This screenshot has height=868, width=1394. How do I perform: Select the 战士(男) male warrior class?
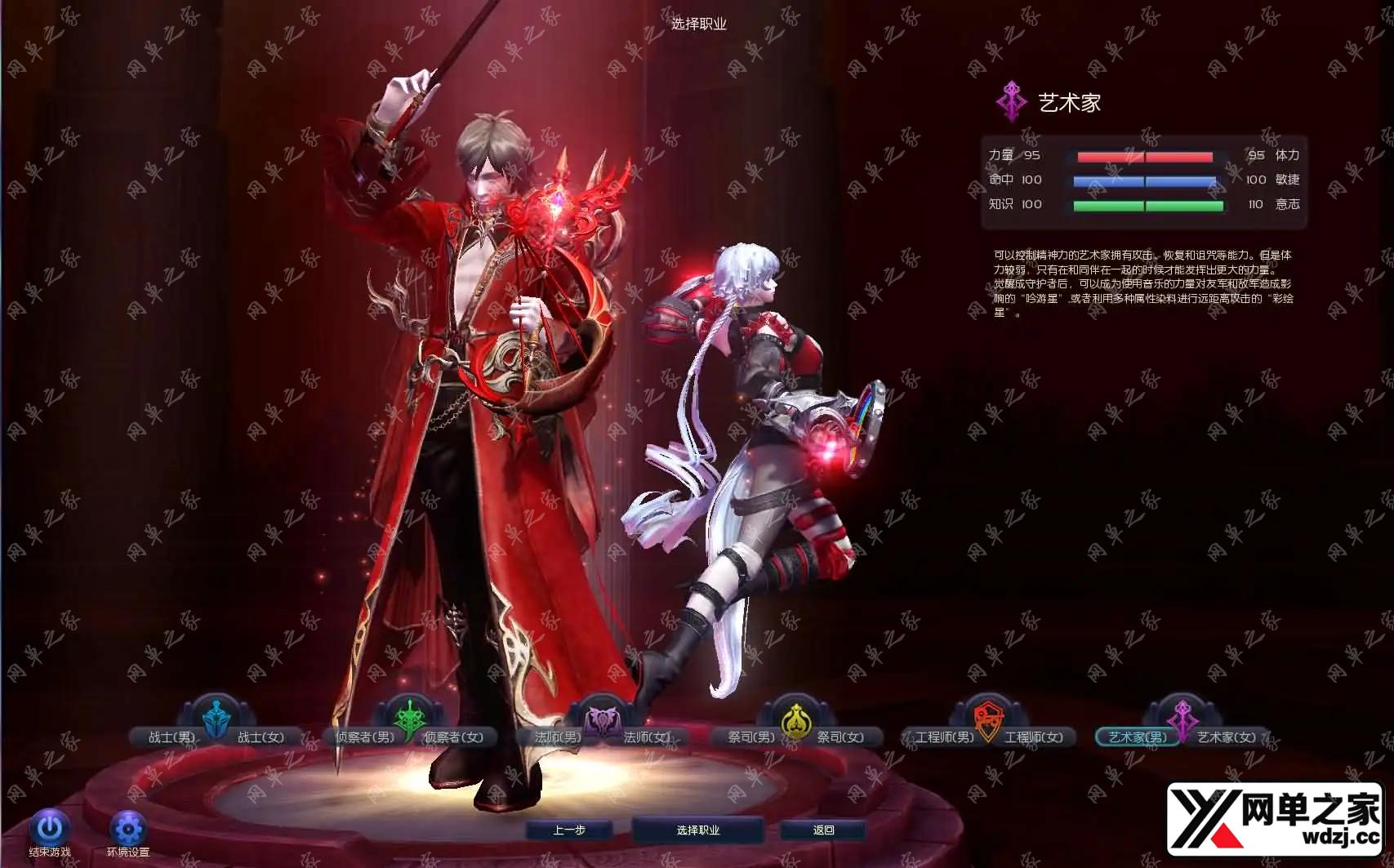(x=171, y=737)
